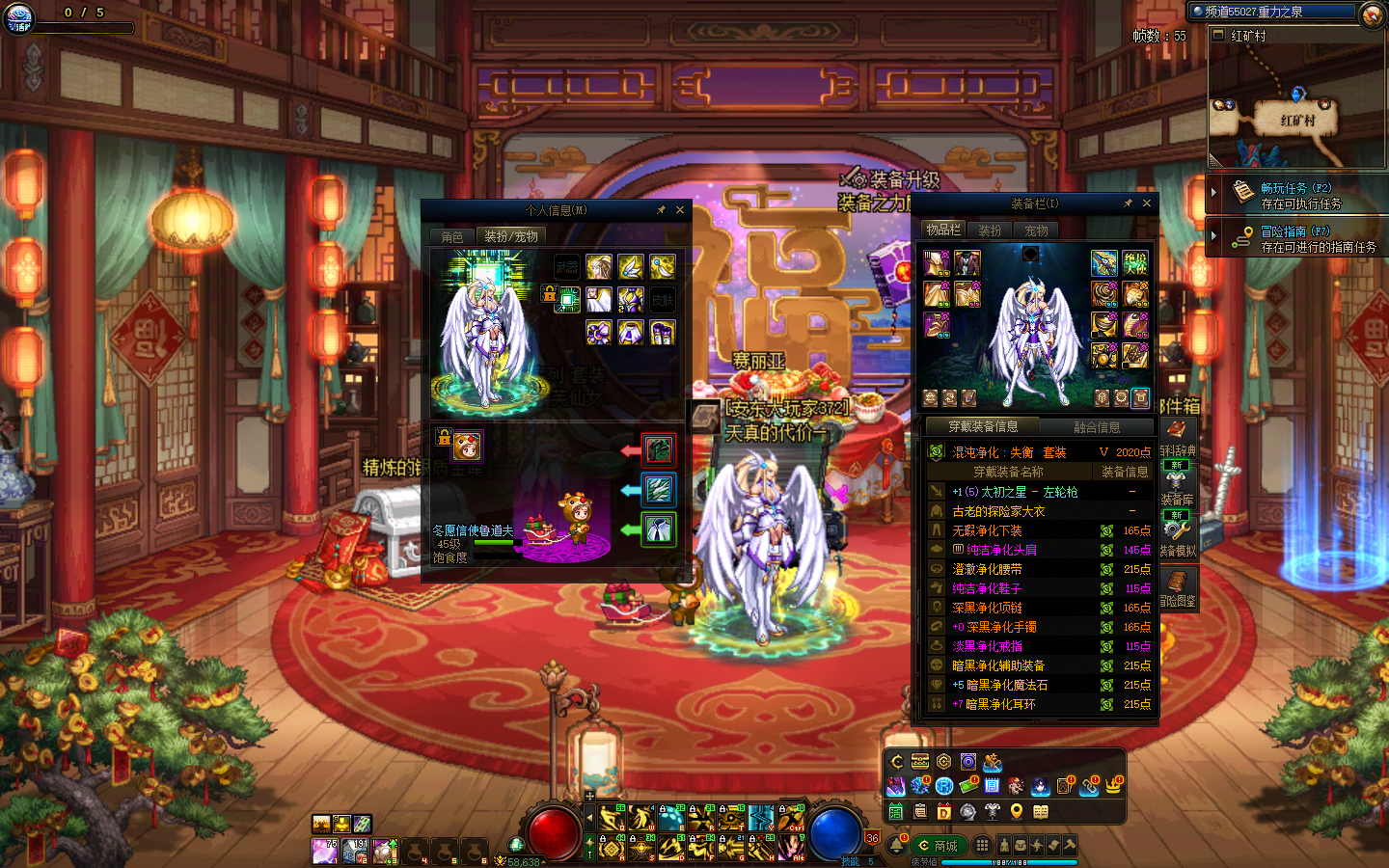Open the 物品栏 inventory tab
Image resolution: width=1389 pixels, height=868 pixels.
tap(942, 230)
